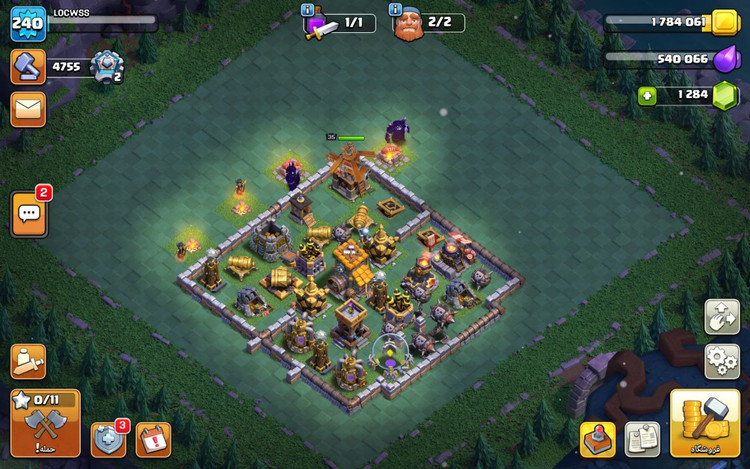Viewport: 750px width, 469px height.
Task: Open the red joystick button
Action: tap(598, 439)
